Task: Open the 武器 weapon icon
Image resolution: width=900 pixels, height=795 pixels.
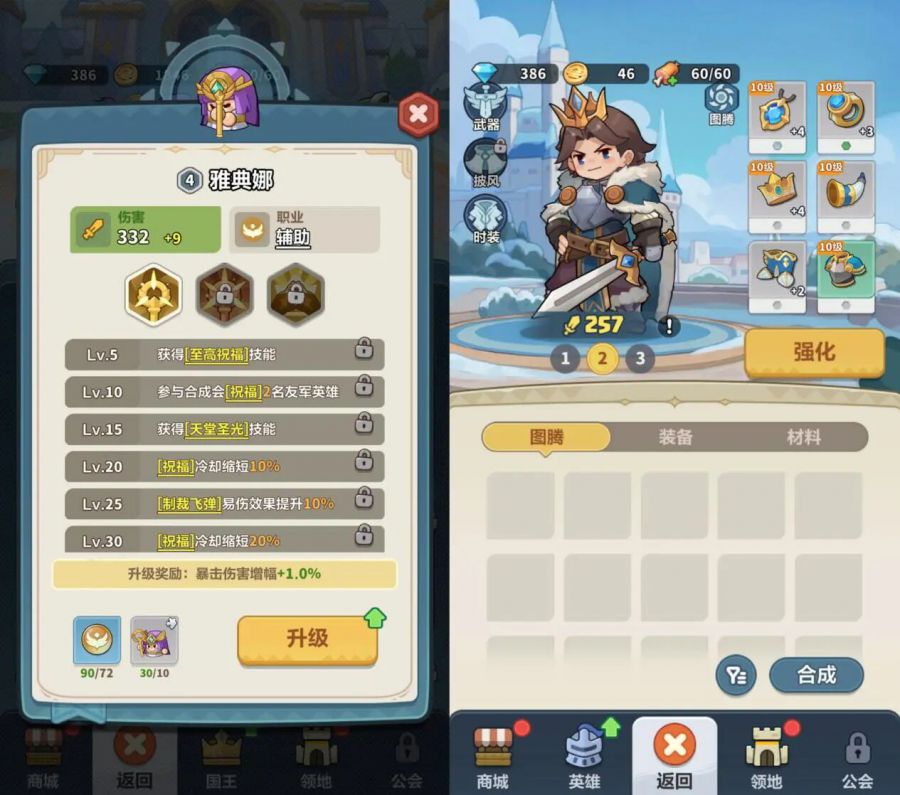Action: click(x=486, y=105)
